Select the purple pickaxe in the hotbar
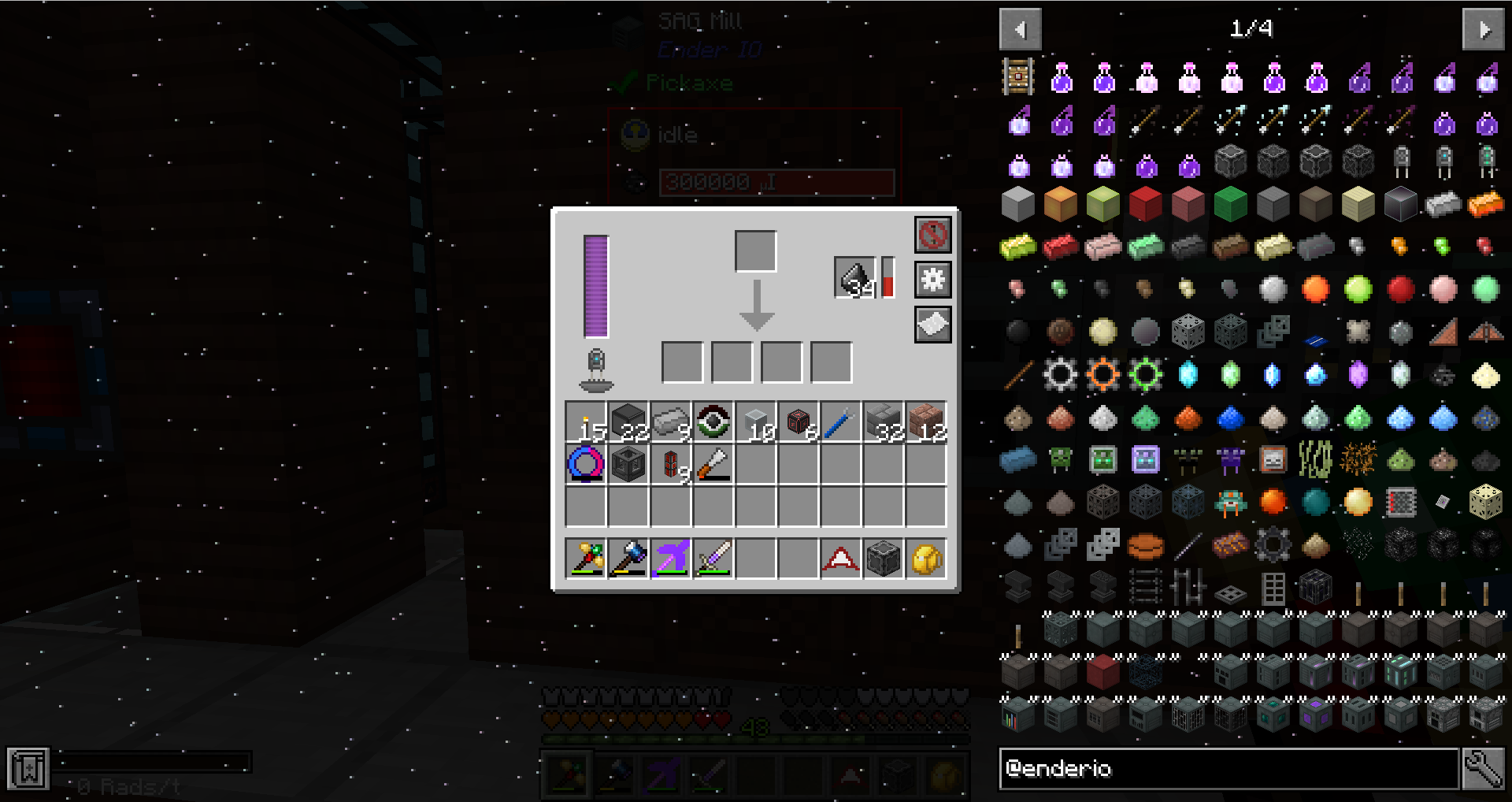Screen dimensions: 1512x802 click(671, 559)
